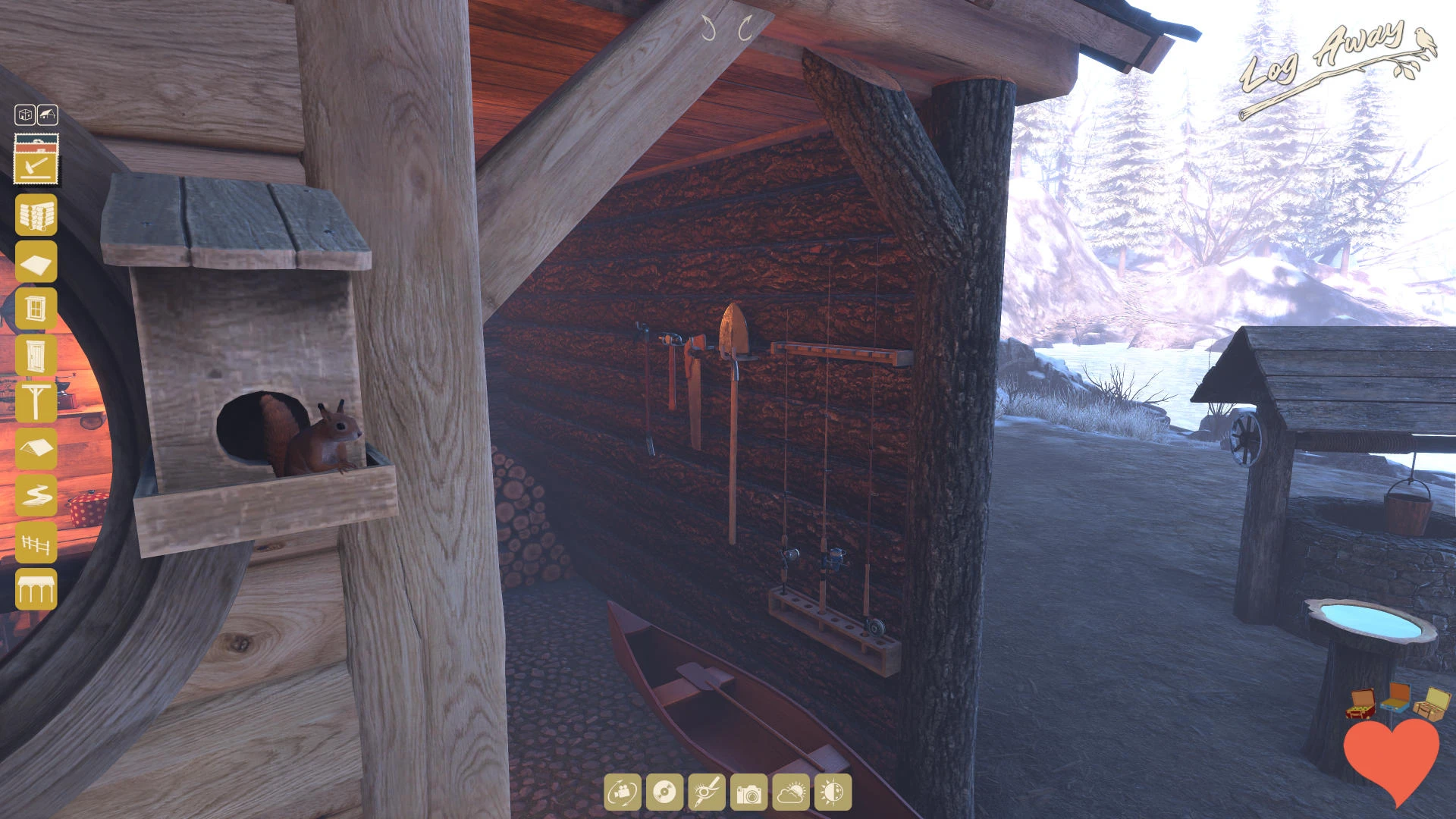
Task: Click the small cube icon button
Action: click(25, 115)
